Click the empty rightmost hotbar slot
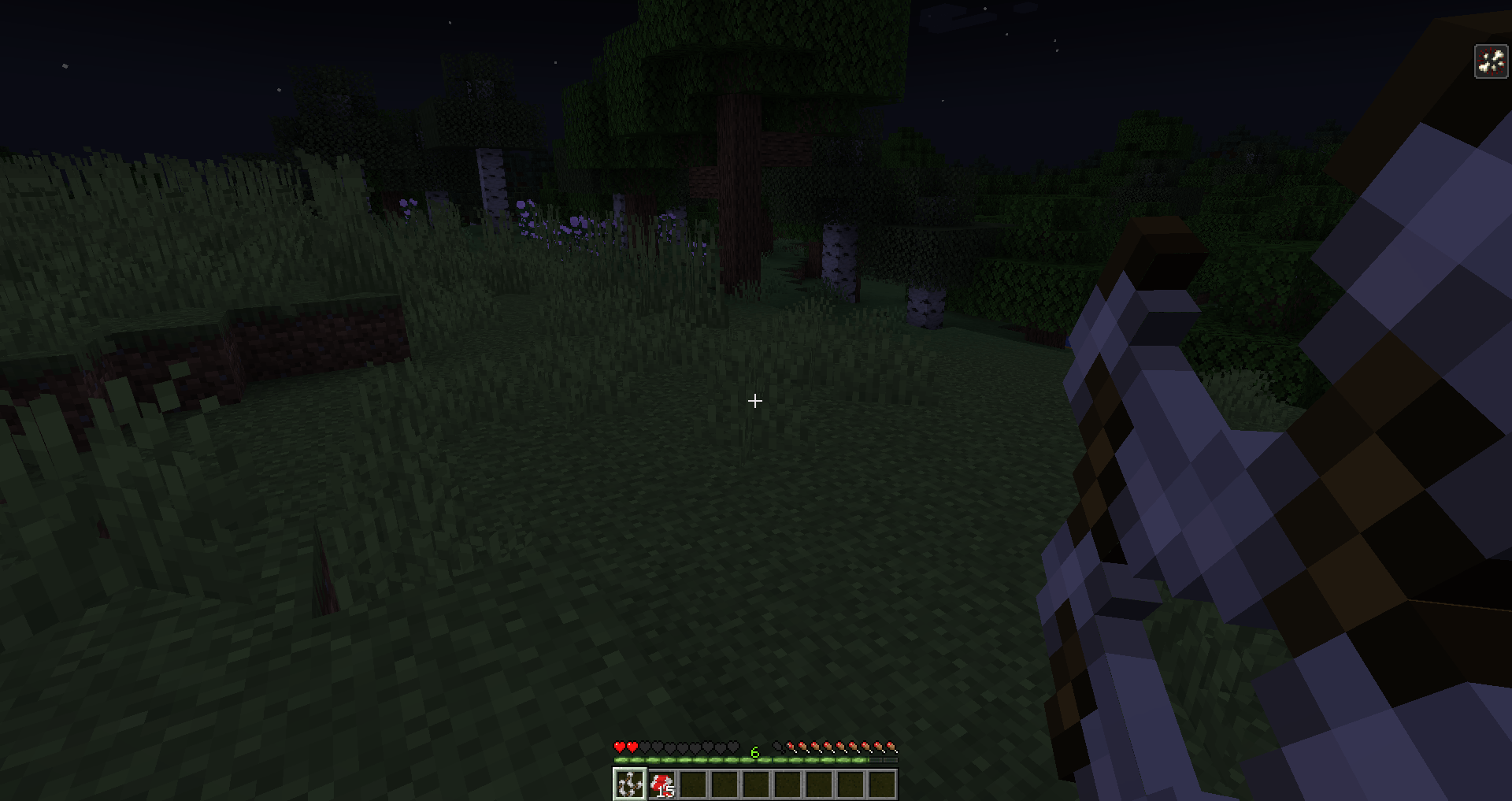 [883, 784]
